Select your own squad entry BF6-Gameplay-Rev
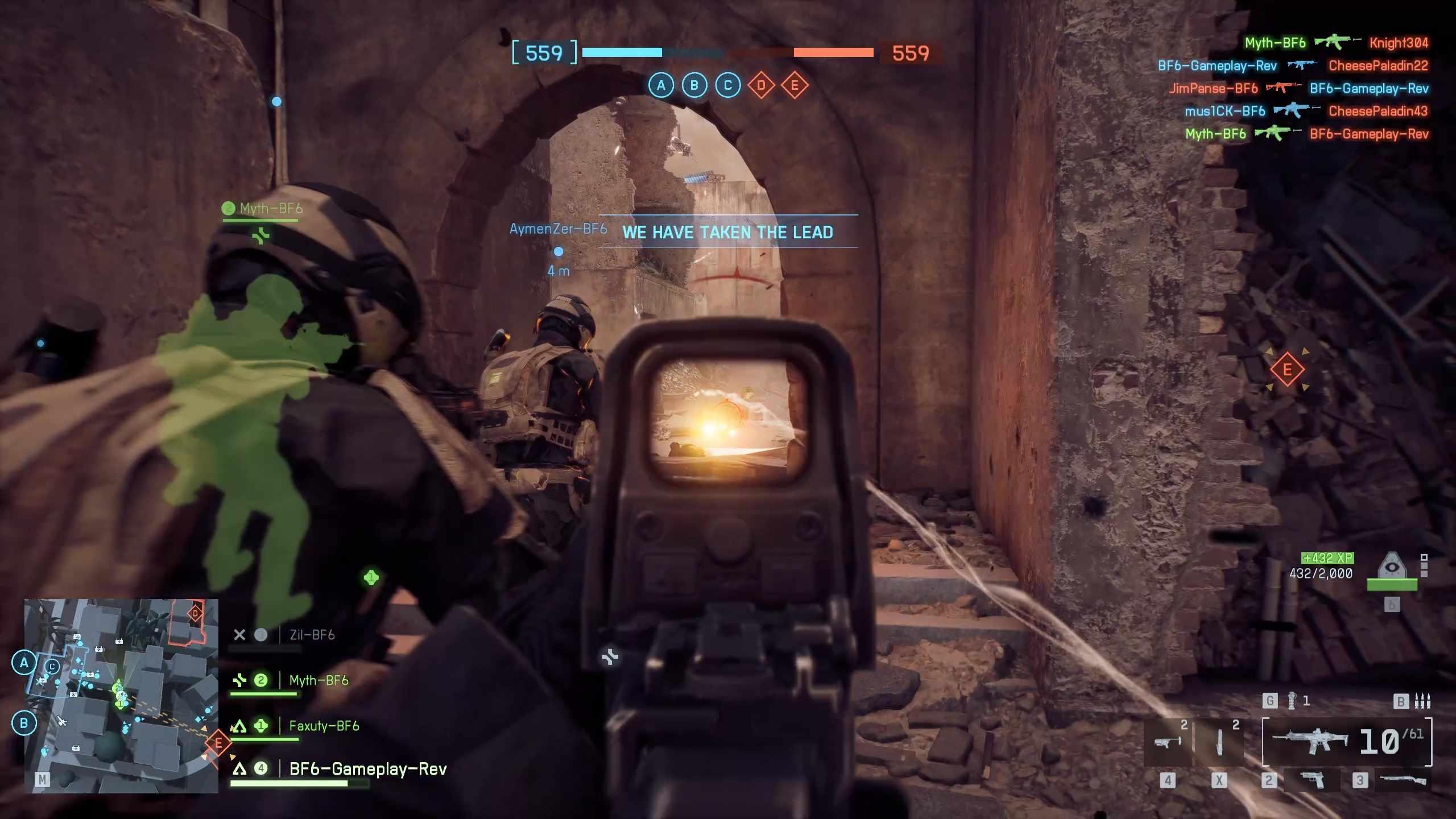Screen dimensions: 1456x819 [367, 769]
